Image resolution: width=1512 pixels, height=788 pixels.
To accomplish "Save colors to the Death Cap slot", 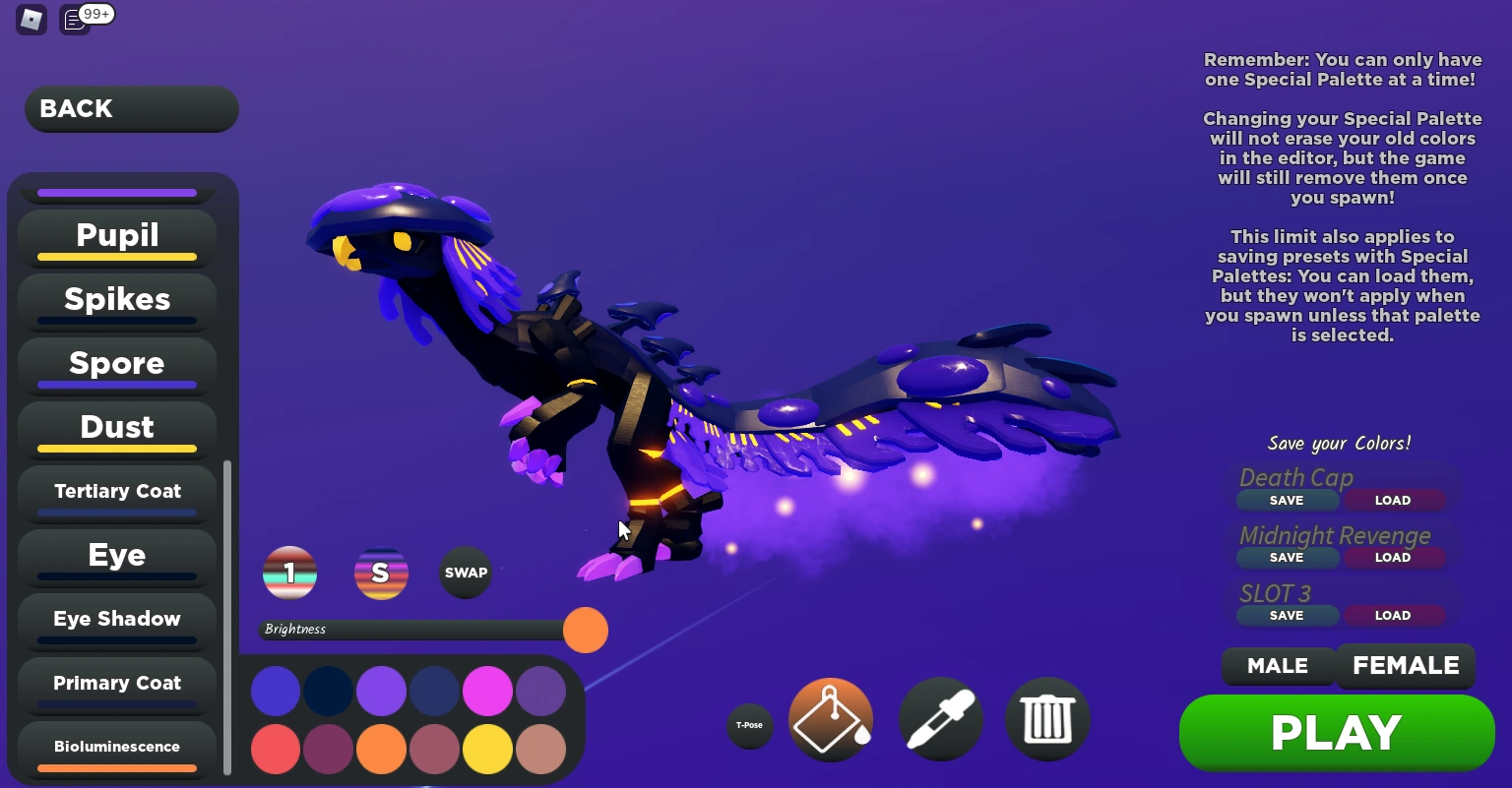I will pyautogui.click(x=1288, y=500).
